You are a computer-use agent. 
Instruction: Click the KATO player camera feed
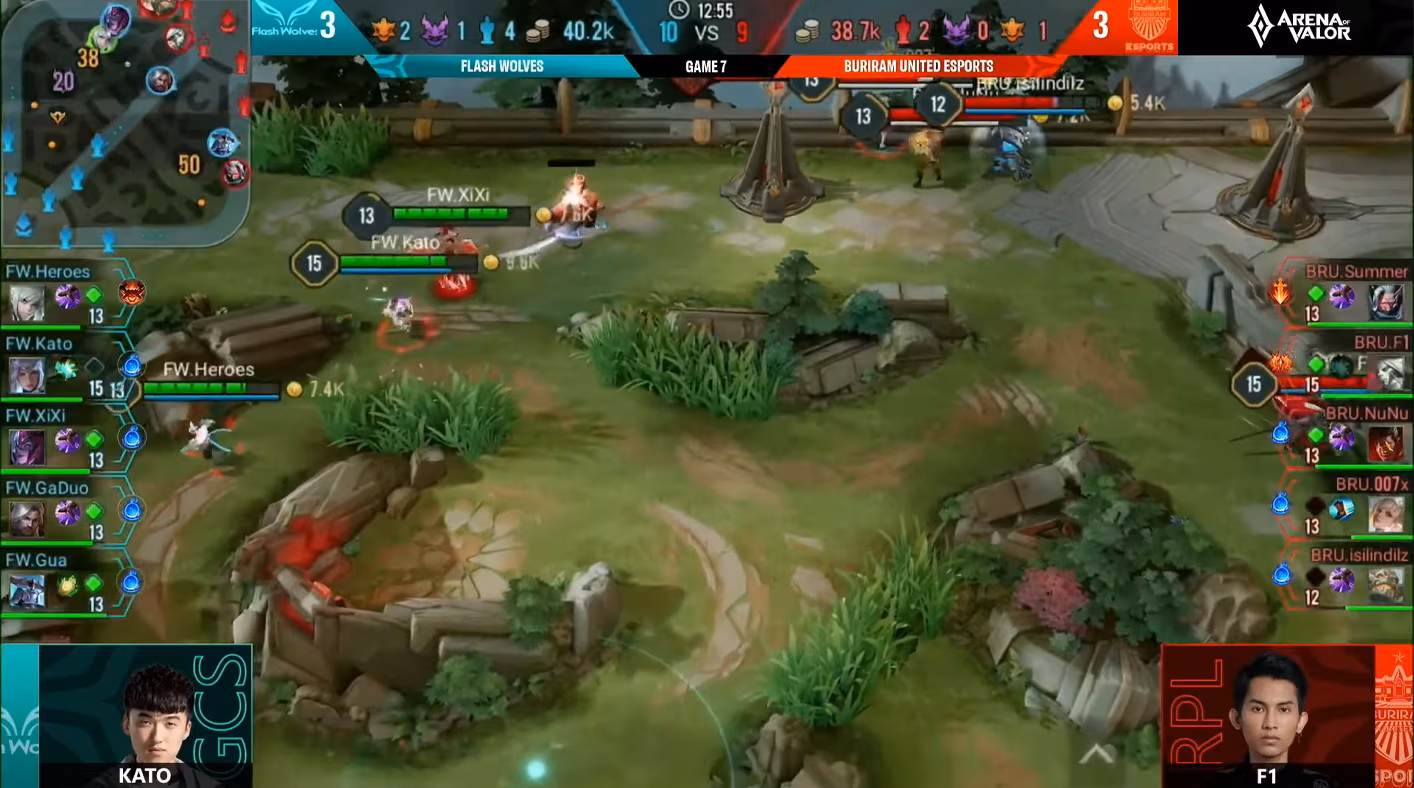146,715
